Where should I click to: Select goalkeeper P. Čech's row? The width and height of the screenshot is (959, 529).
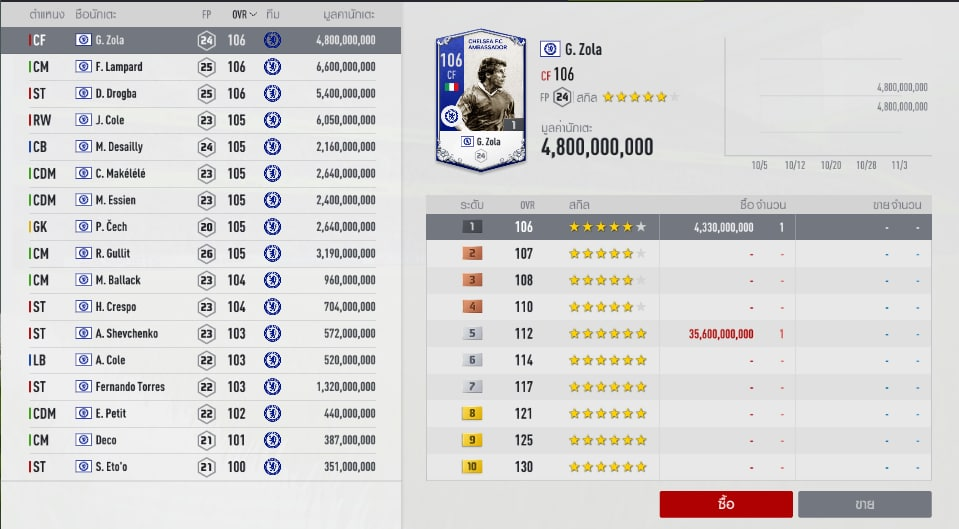tap(200, 227)
